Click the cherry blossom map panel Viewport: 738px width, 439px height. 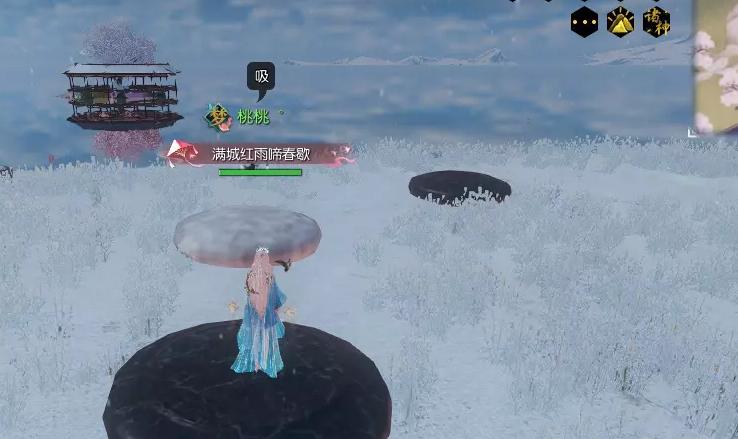[716, 66]
